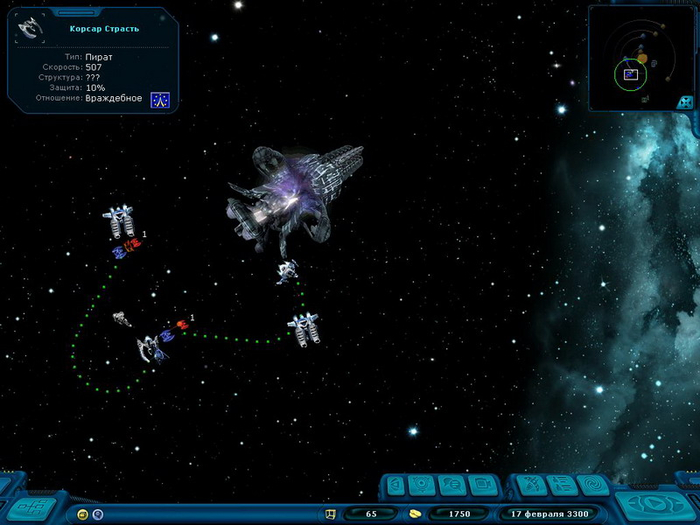700x525 pixels.
Task: Select the pirate emblem in the info panel
Action: [x=159, y=99]
